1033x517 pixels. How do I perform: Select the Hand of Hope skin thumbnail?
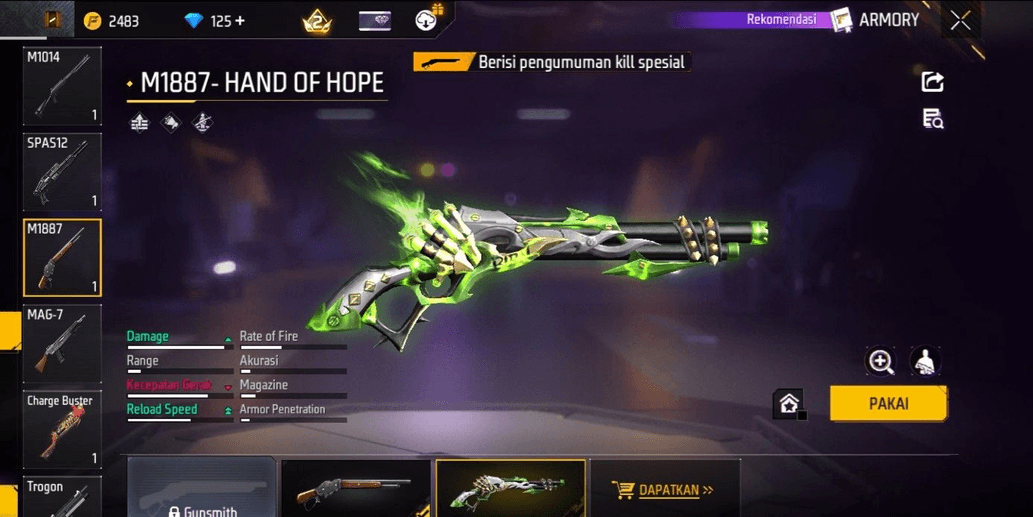pos(511,490)
